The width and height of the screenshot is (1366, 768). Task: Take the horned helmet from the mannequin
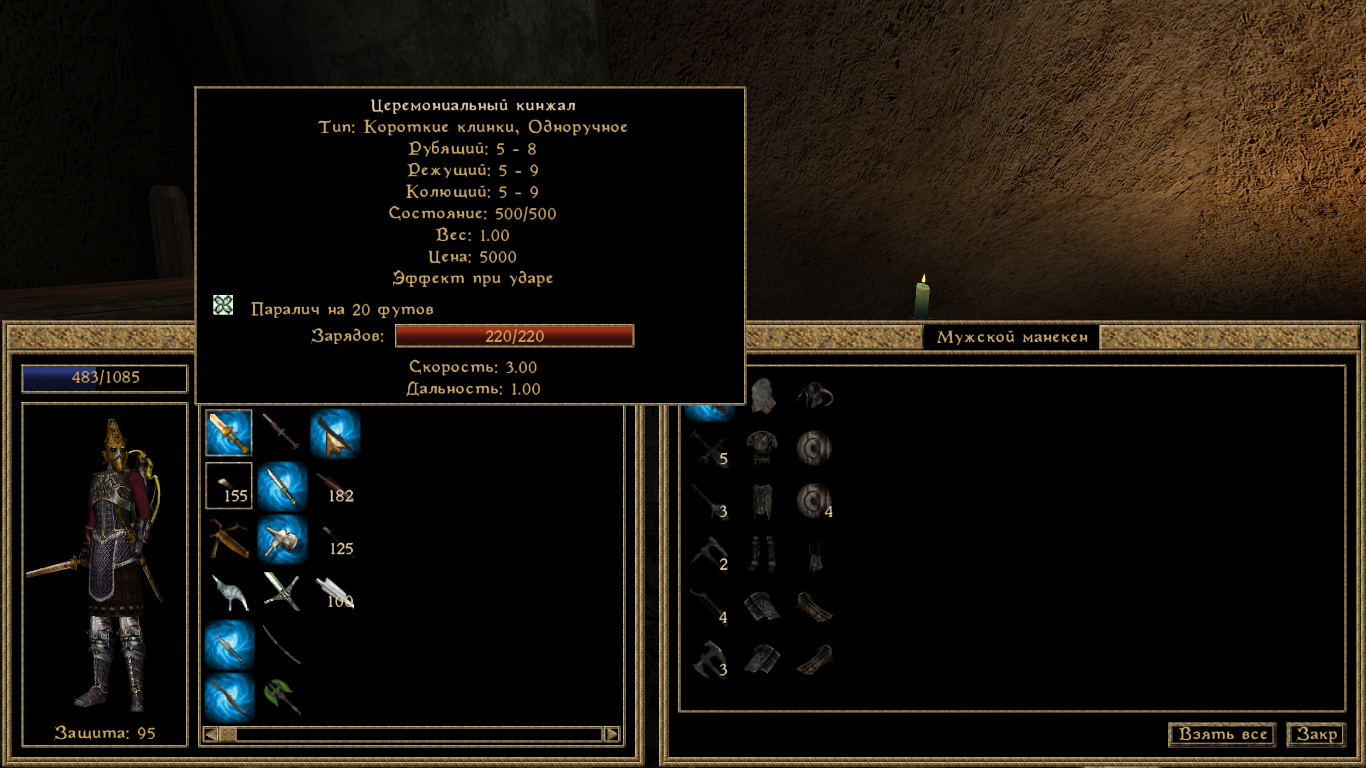point(816,397)
